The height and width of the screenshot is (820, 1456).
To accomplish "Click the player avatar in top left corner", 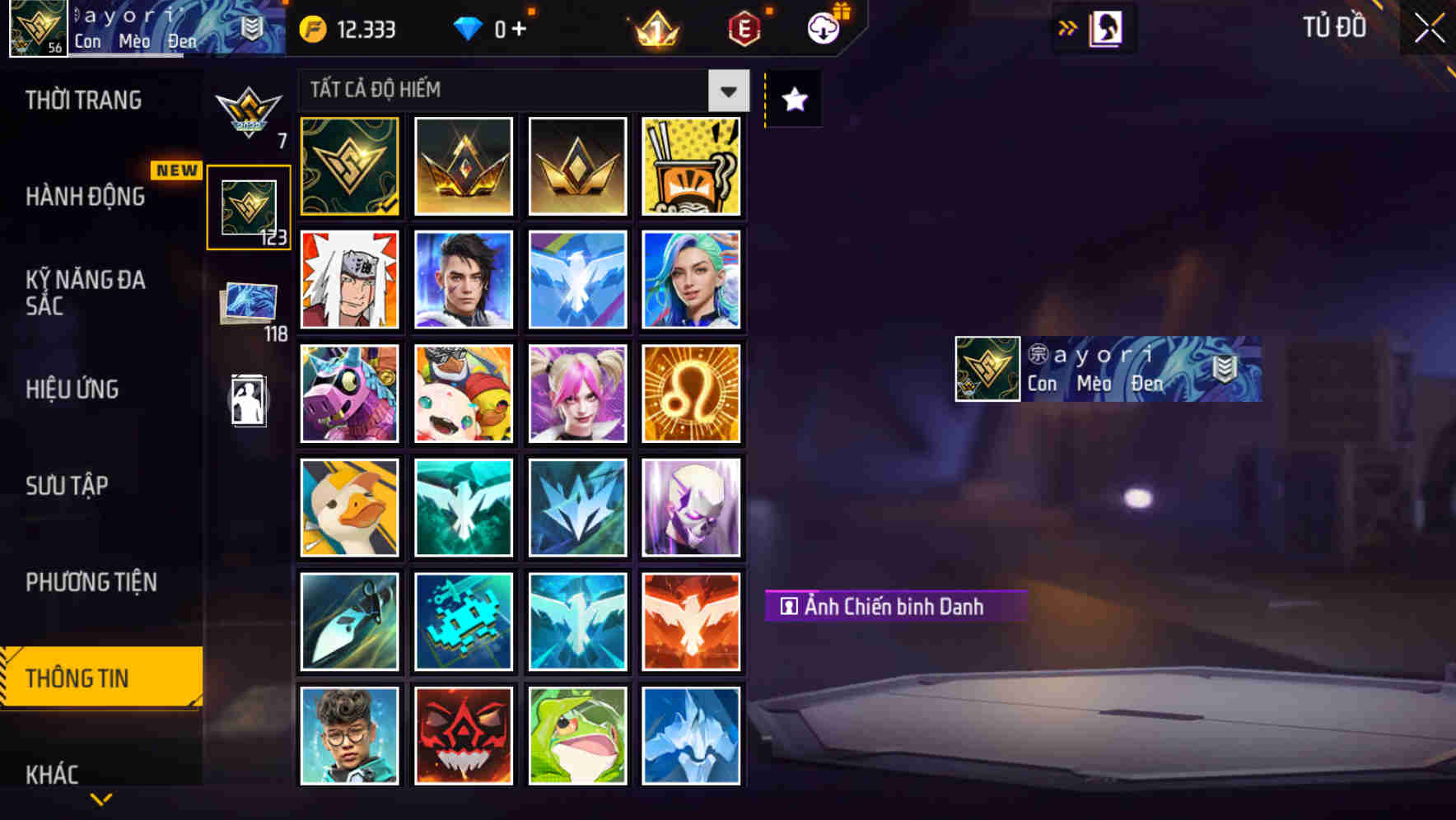I will [x=35, y=27].
